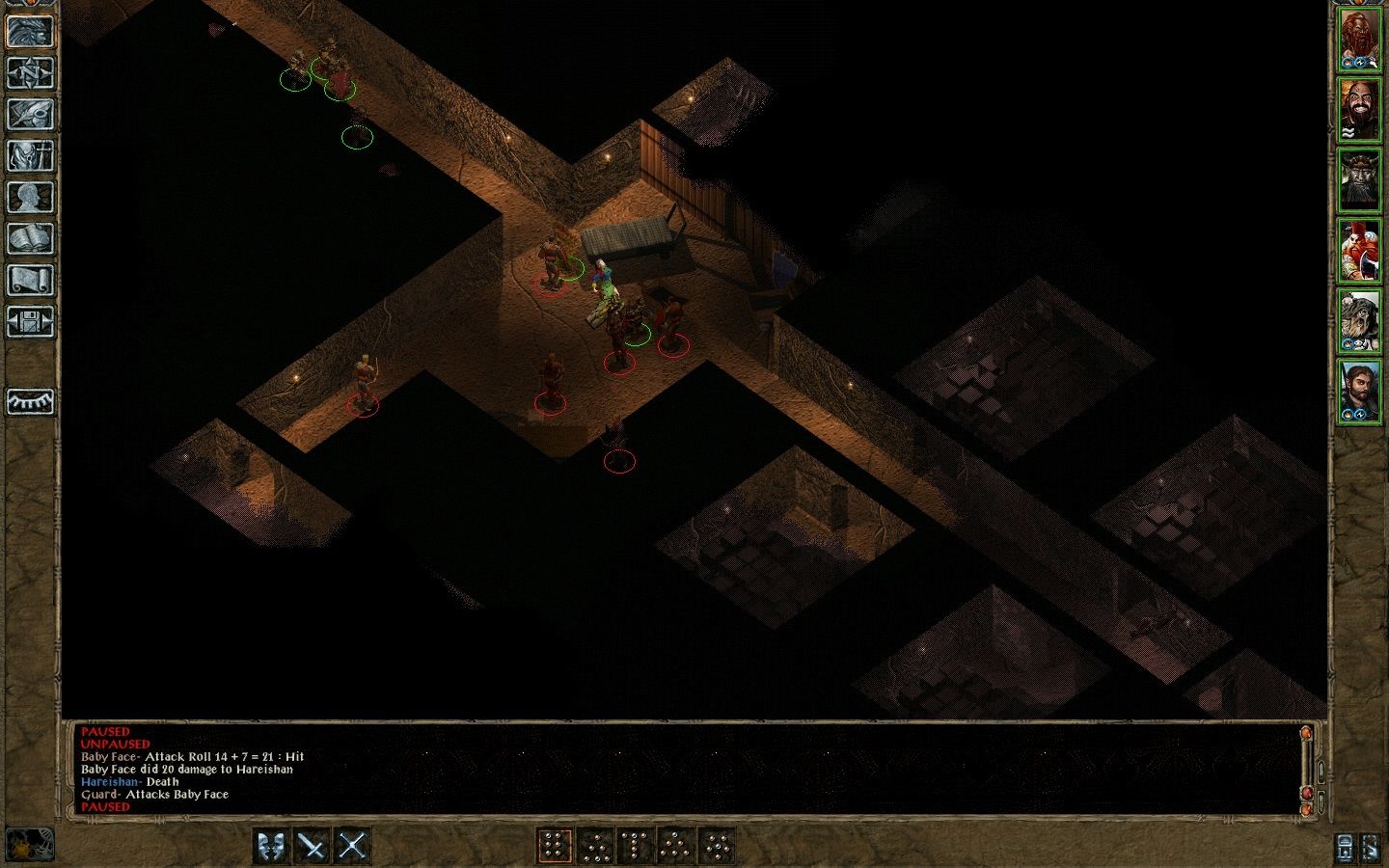Toggle the game clock pause button
The width and height of the screenshot is (1389, 868).
[x=29, y=844]
